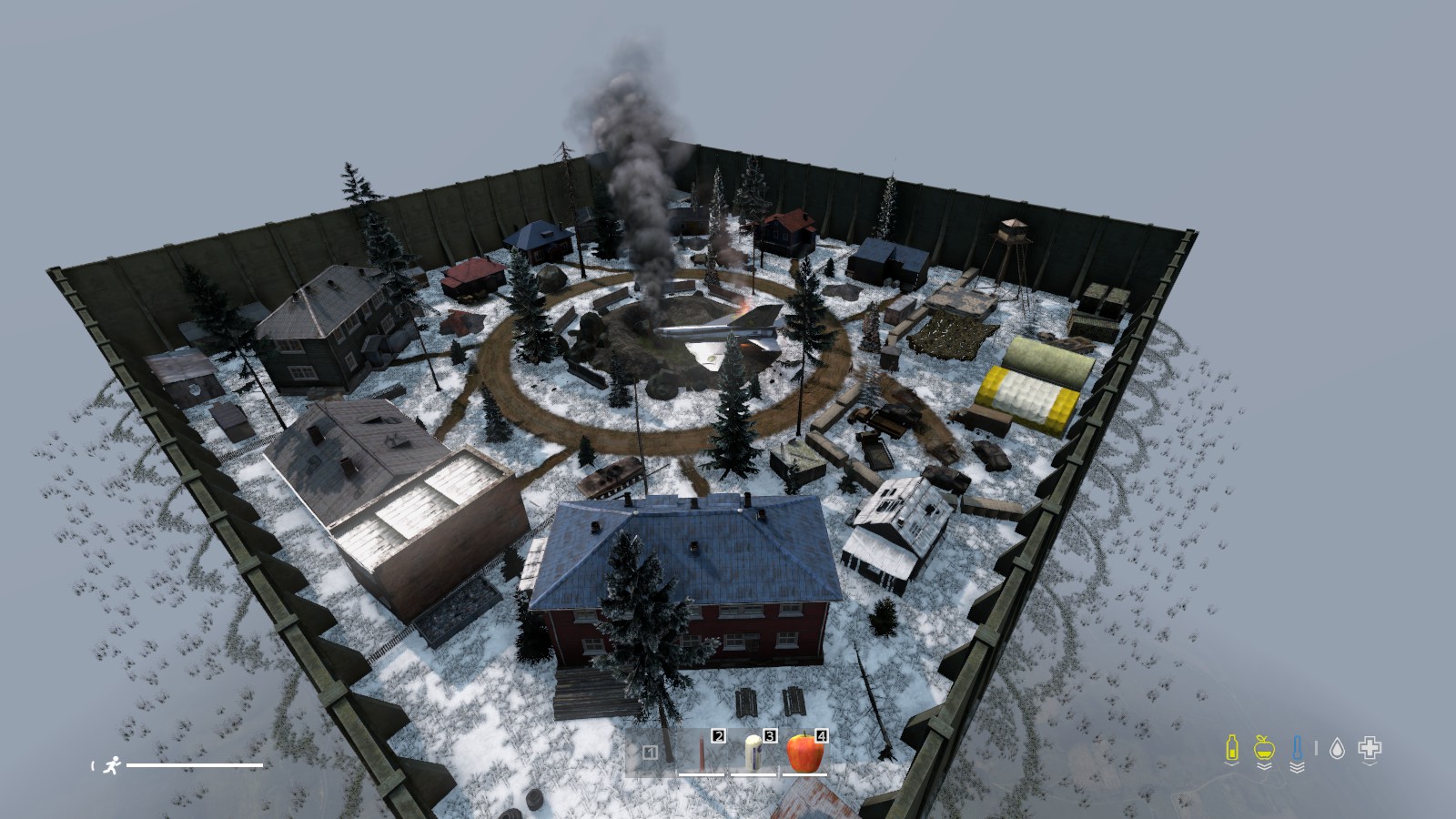The image size is (1456, 819).
Task: Choose the thin red stick in hotbar slot 2
Action: click(x=701, y=753)
